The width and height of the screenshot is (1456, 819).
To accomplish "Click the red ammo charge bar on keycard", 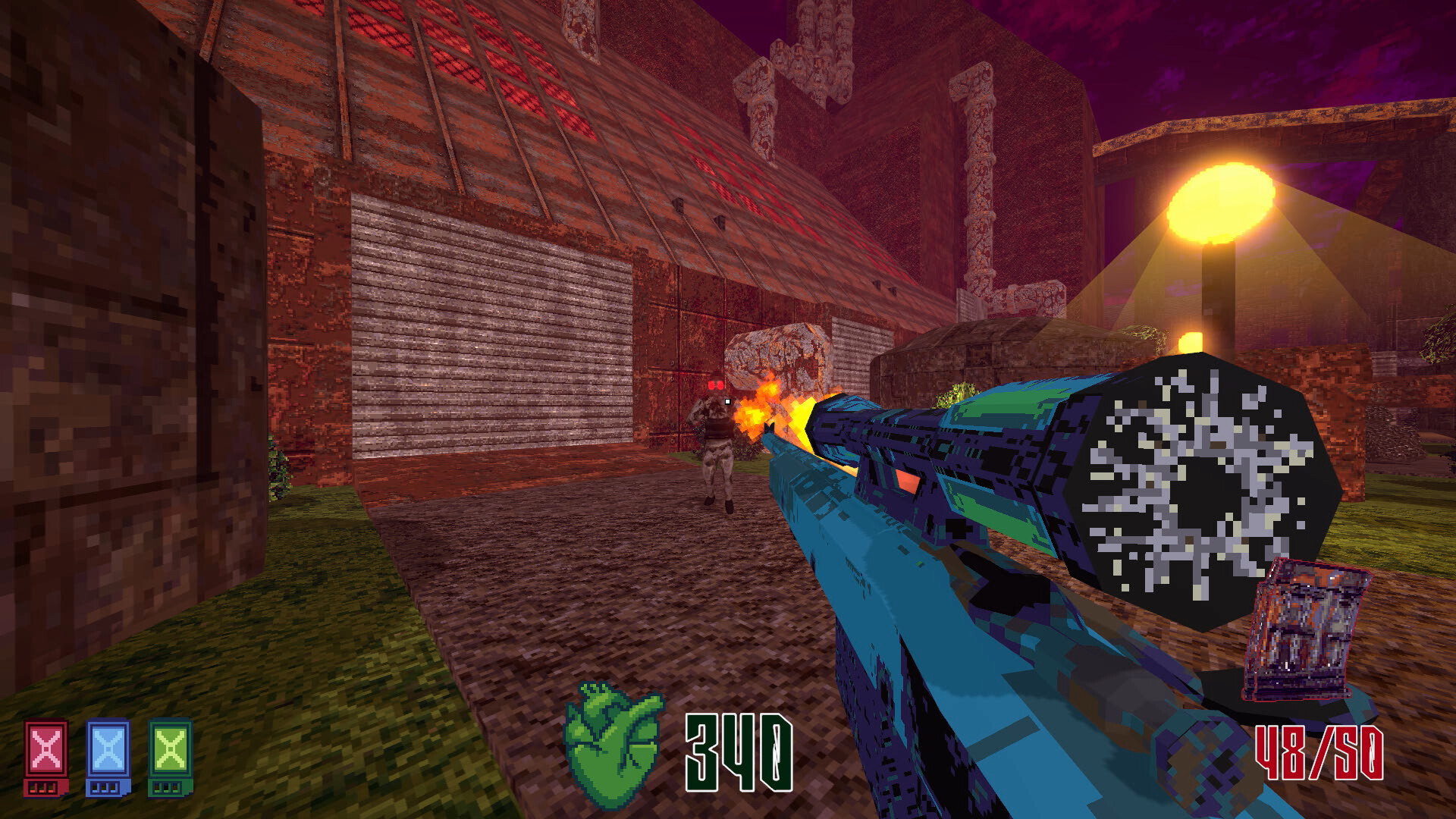I will [42, 790].
